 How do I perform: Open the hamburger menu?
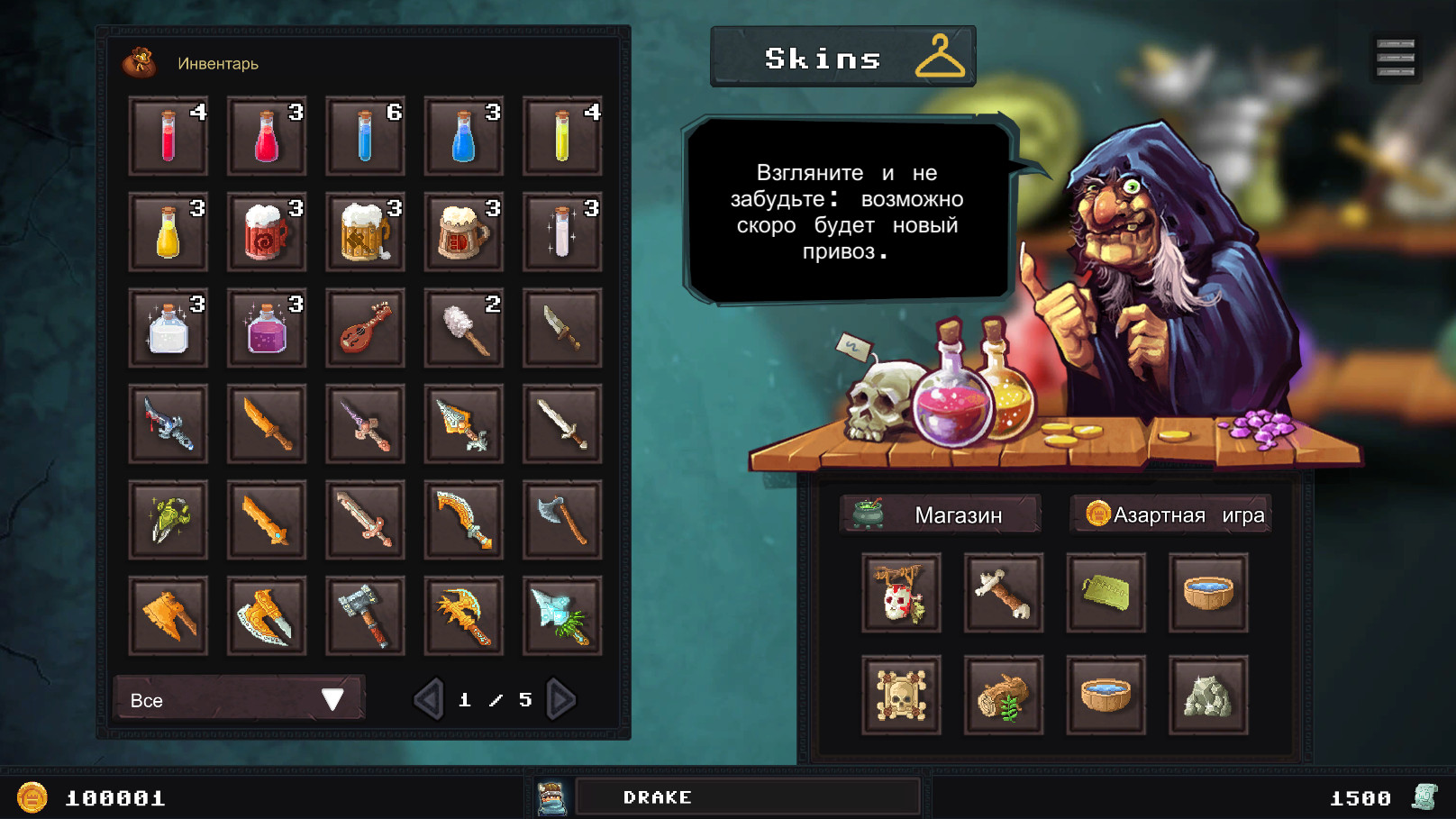(1395, 58)
